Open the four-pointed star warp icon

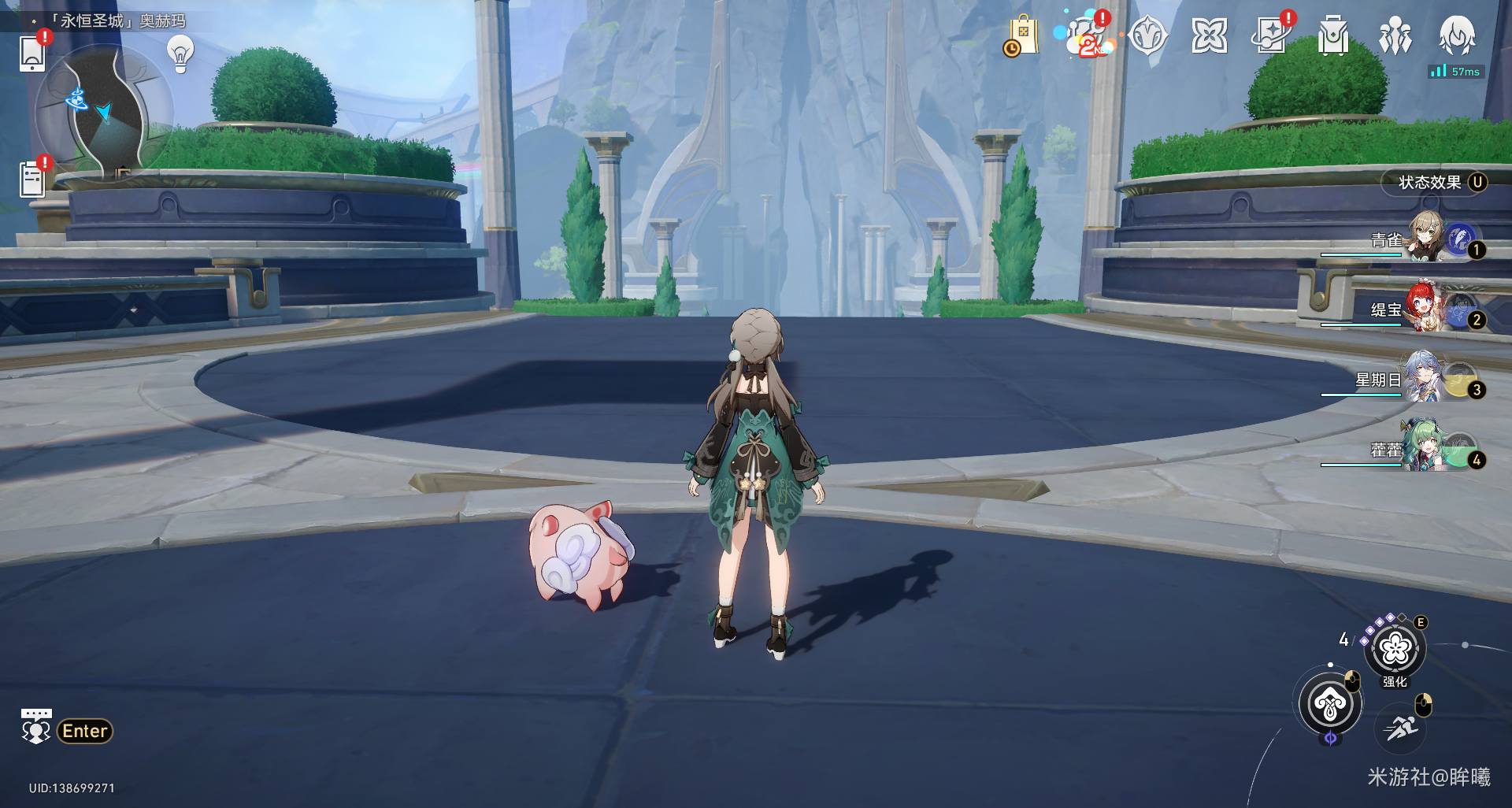[x=1210, y=36]
